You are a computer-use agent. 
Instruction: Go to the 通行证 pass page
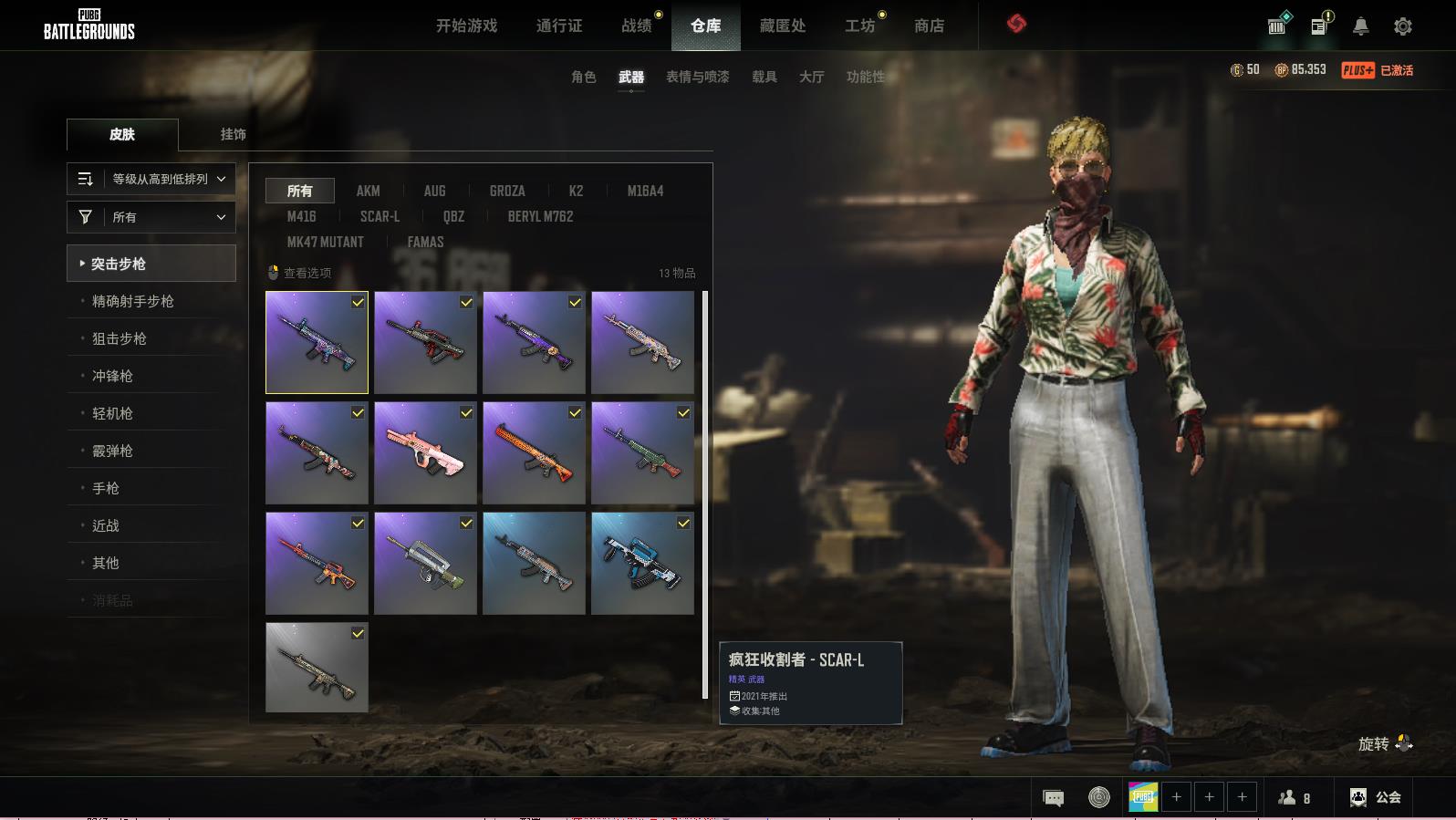[x=558, y=26]
